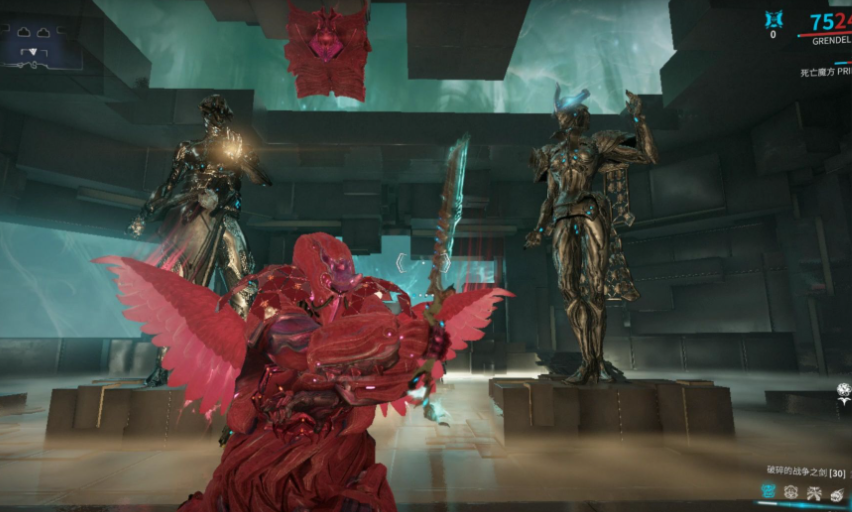Screen dimensions: 852x512
Task: Activate Grendel's highlighted Feast ability icon
Action: point(768,491)
